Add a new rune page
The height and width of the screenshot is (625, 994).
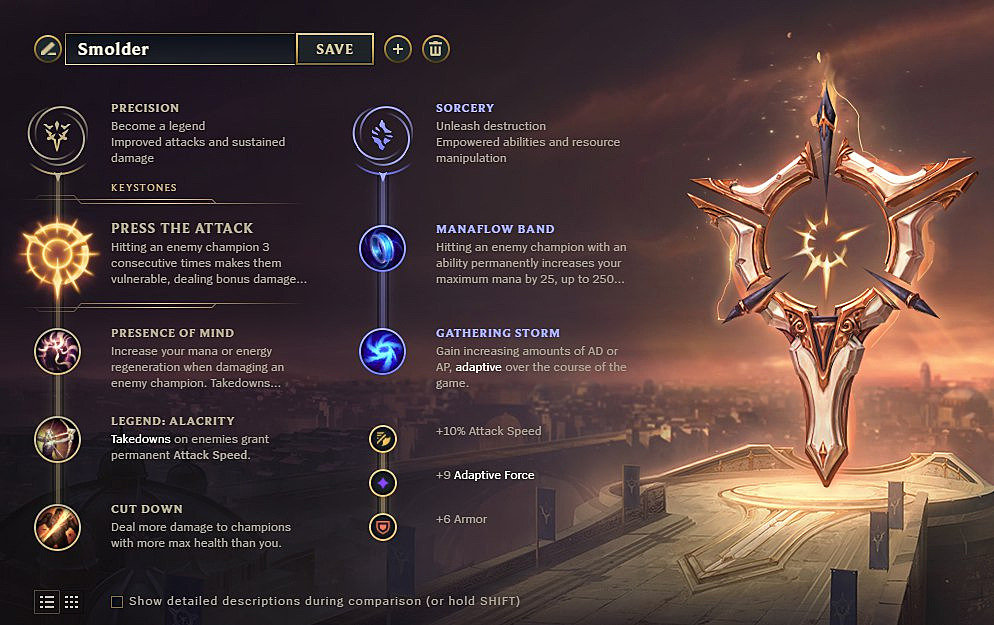398,49
